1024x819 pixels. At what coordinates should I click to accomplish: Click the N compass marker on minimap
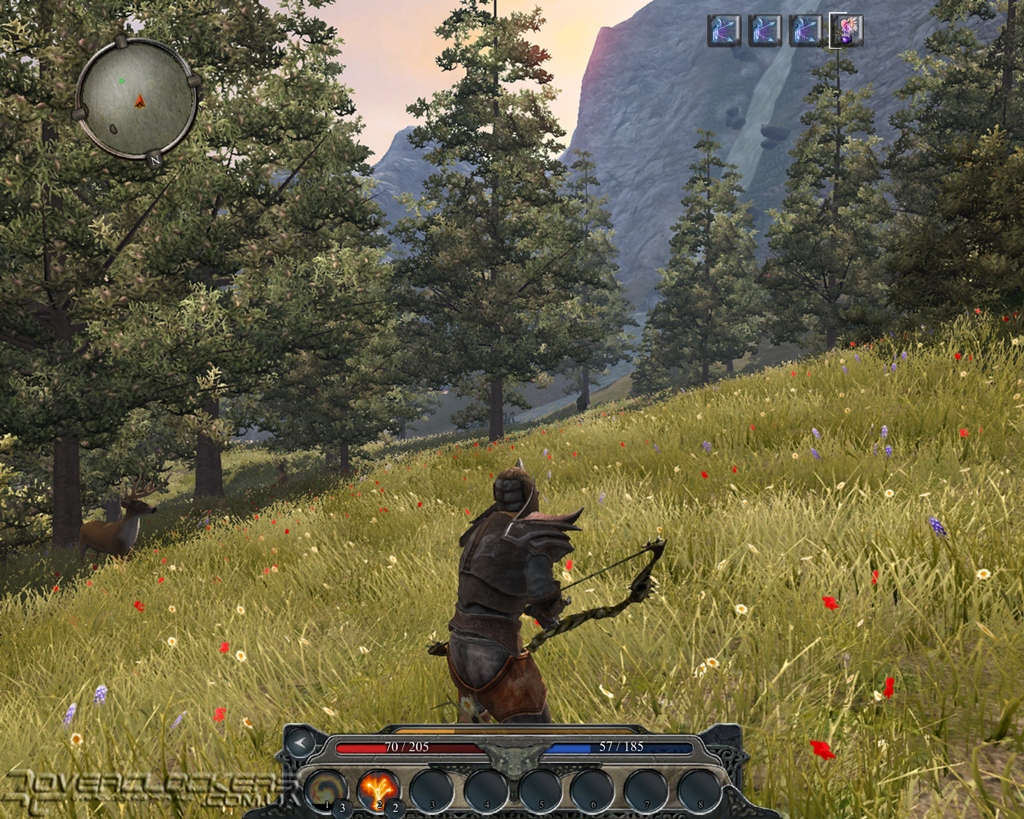pyautogui.click(x=154, y=159)
